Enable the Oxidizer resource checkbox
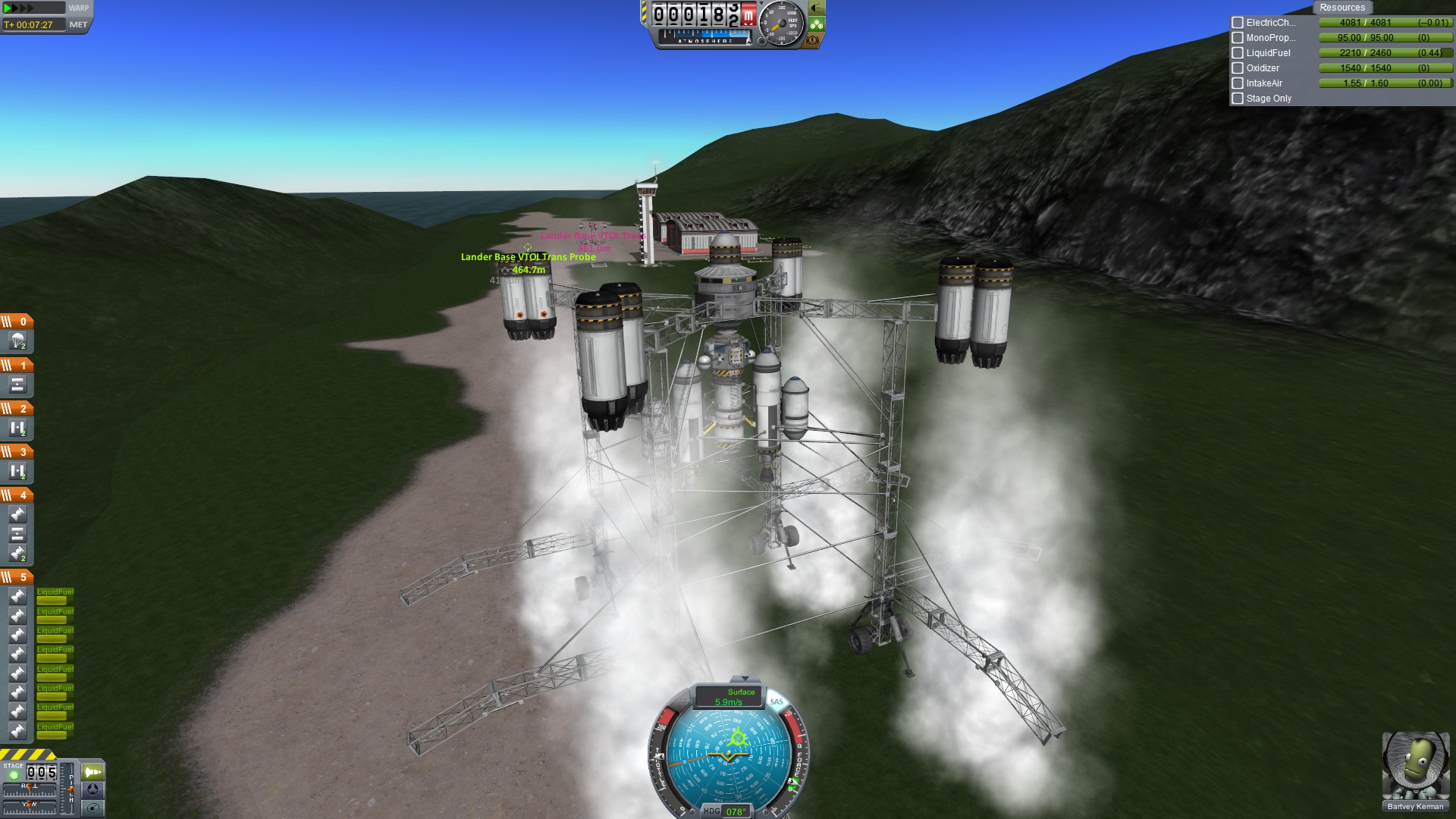Viewport: 1456px width, 819px height. pos(1238,68)
